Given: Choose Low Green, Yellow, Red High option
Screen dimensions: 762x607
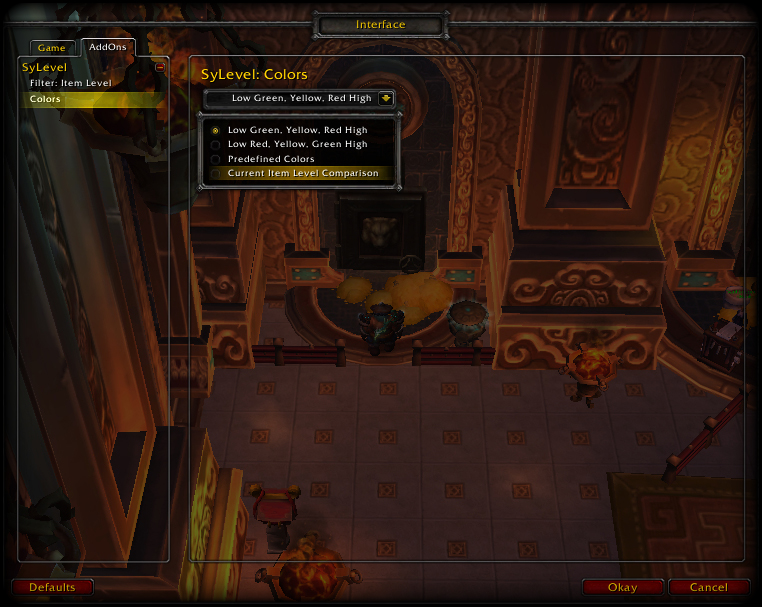Looking at the screenshot, I should [x=297, y=130].
